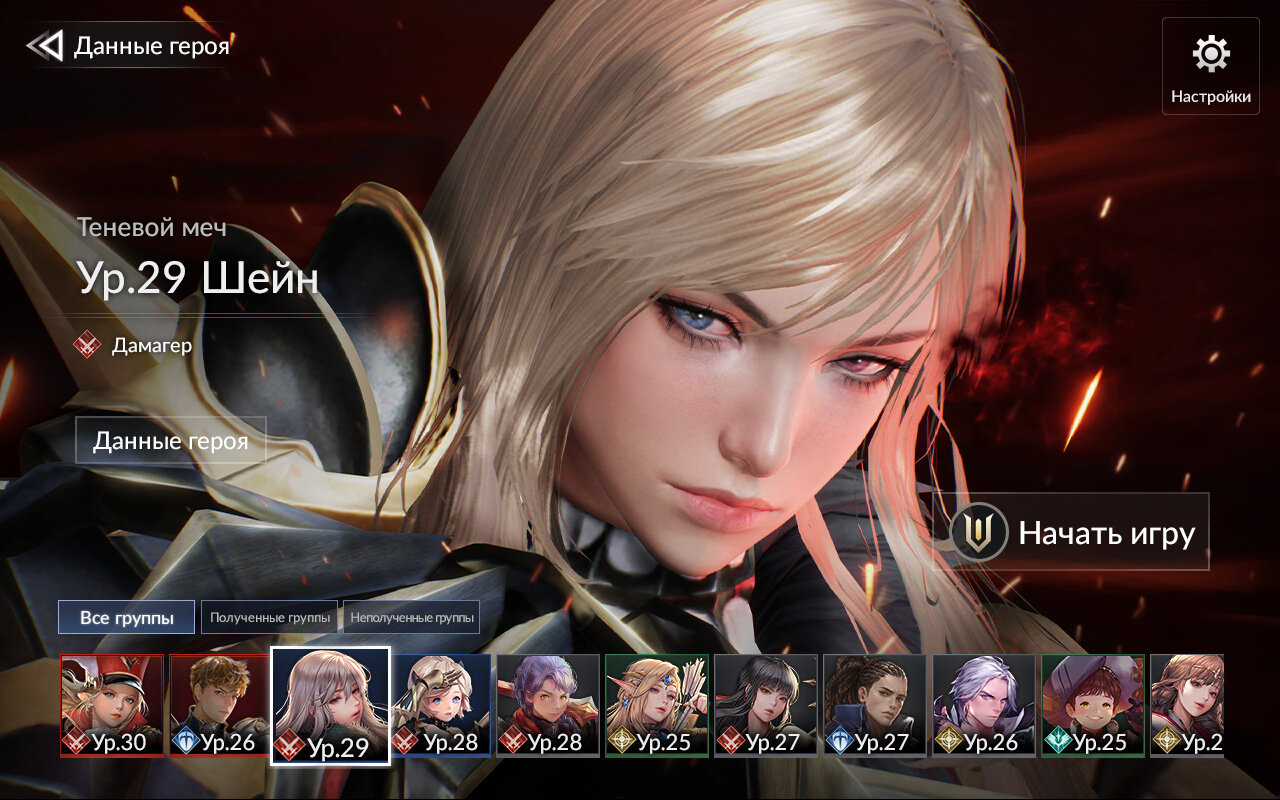Choose the elf archer level 25 portrait

(657, 705)
